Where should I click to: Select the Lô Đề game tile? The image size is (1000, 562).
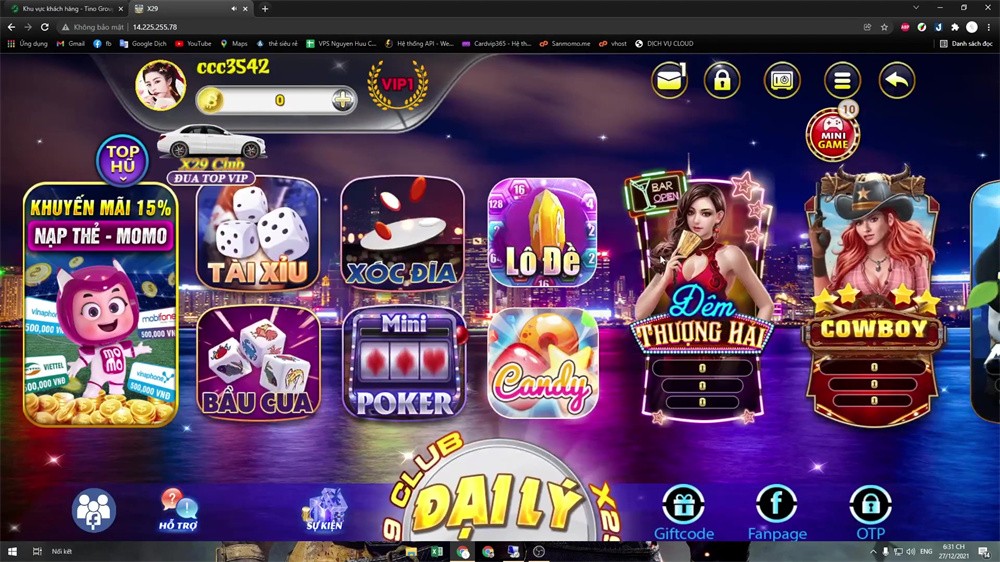[542, 234]
